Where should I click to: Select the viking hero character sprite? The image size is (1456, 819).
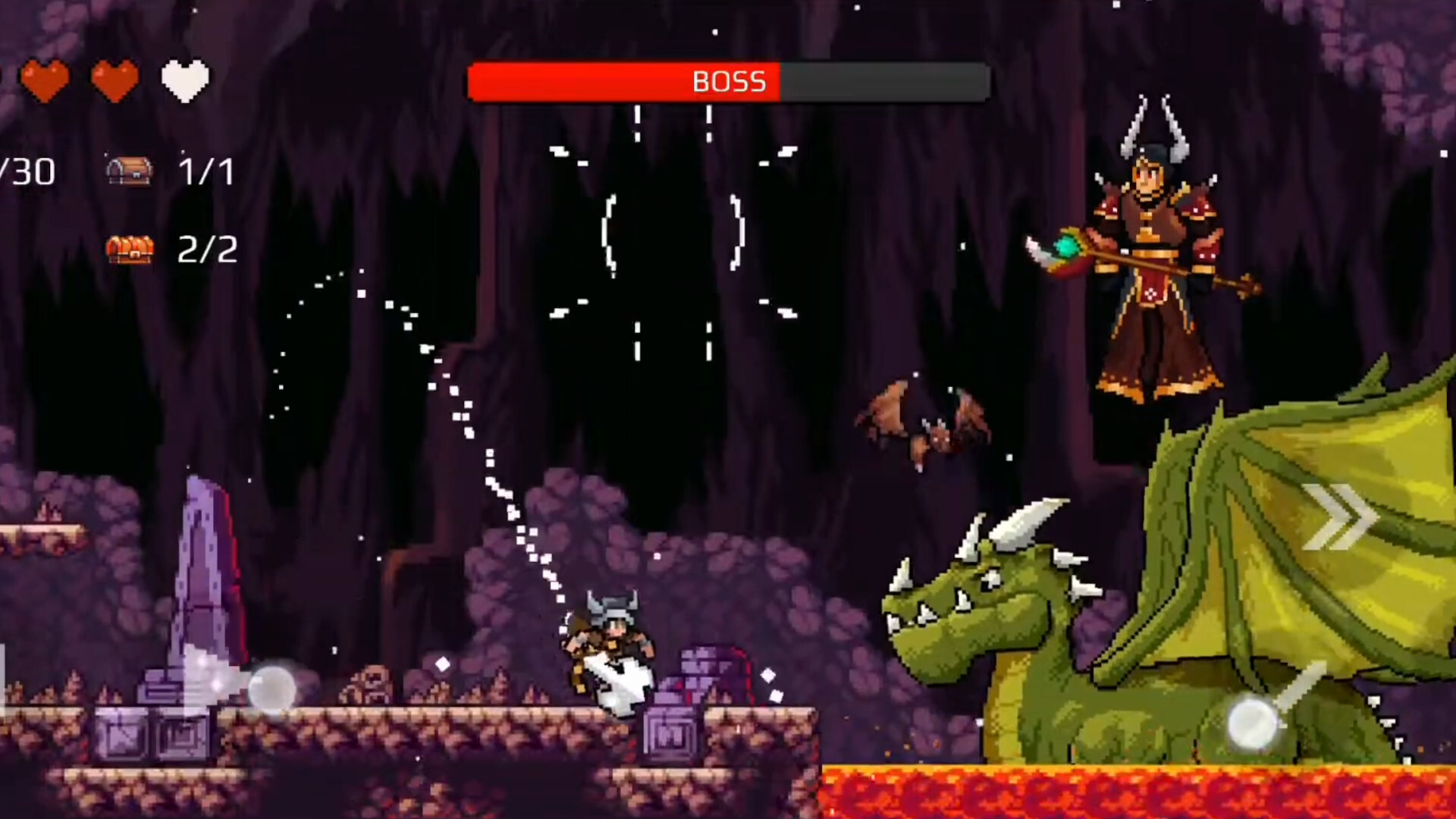[610, 648]
